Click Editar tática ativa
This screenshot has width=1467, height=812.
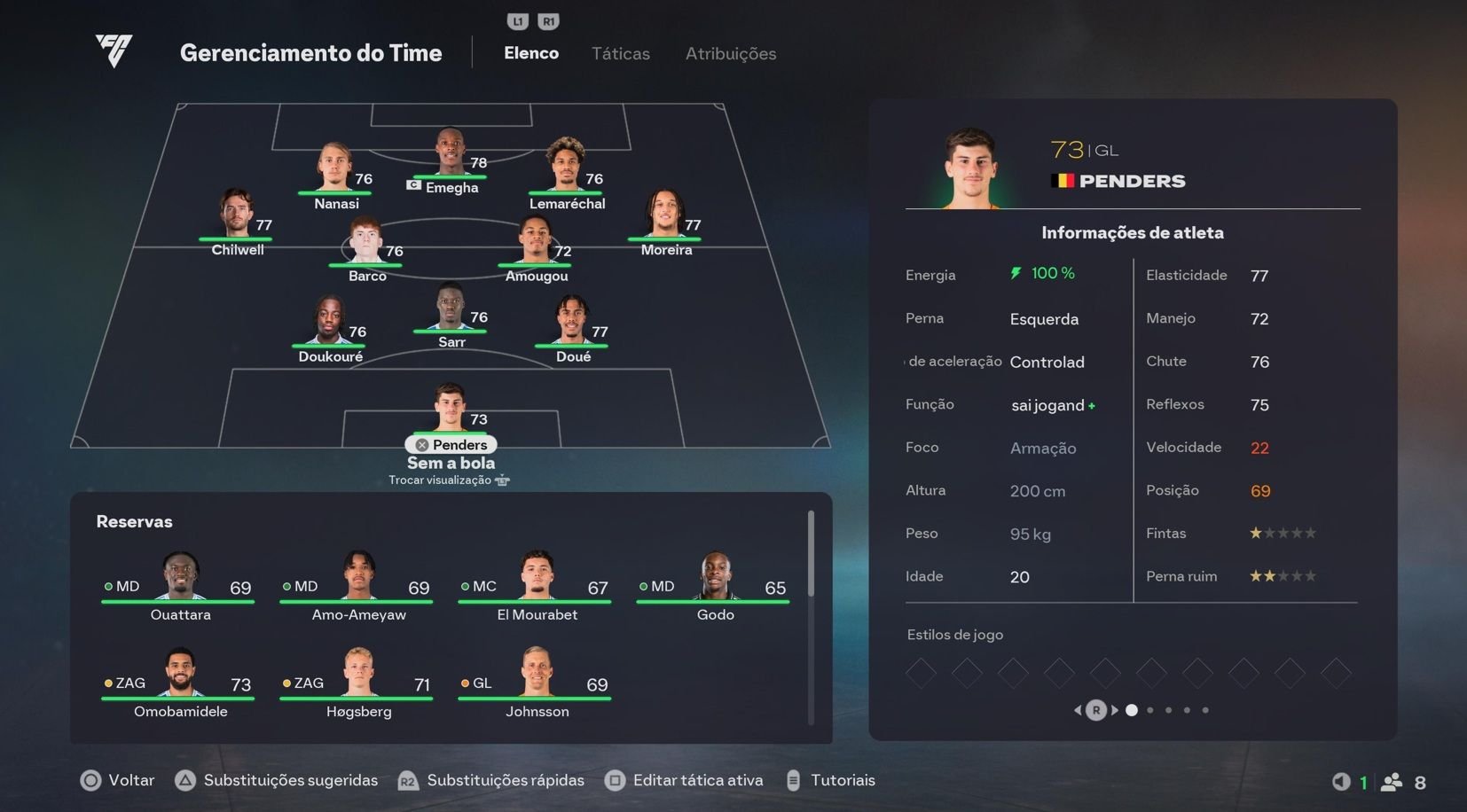pyautogui.click(x=698, y=780)
